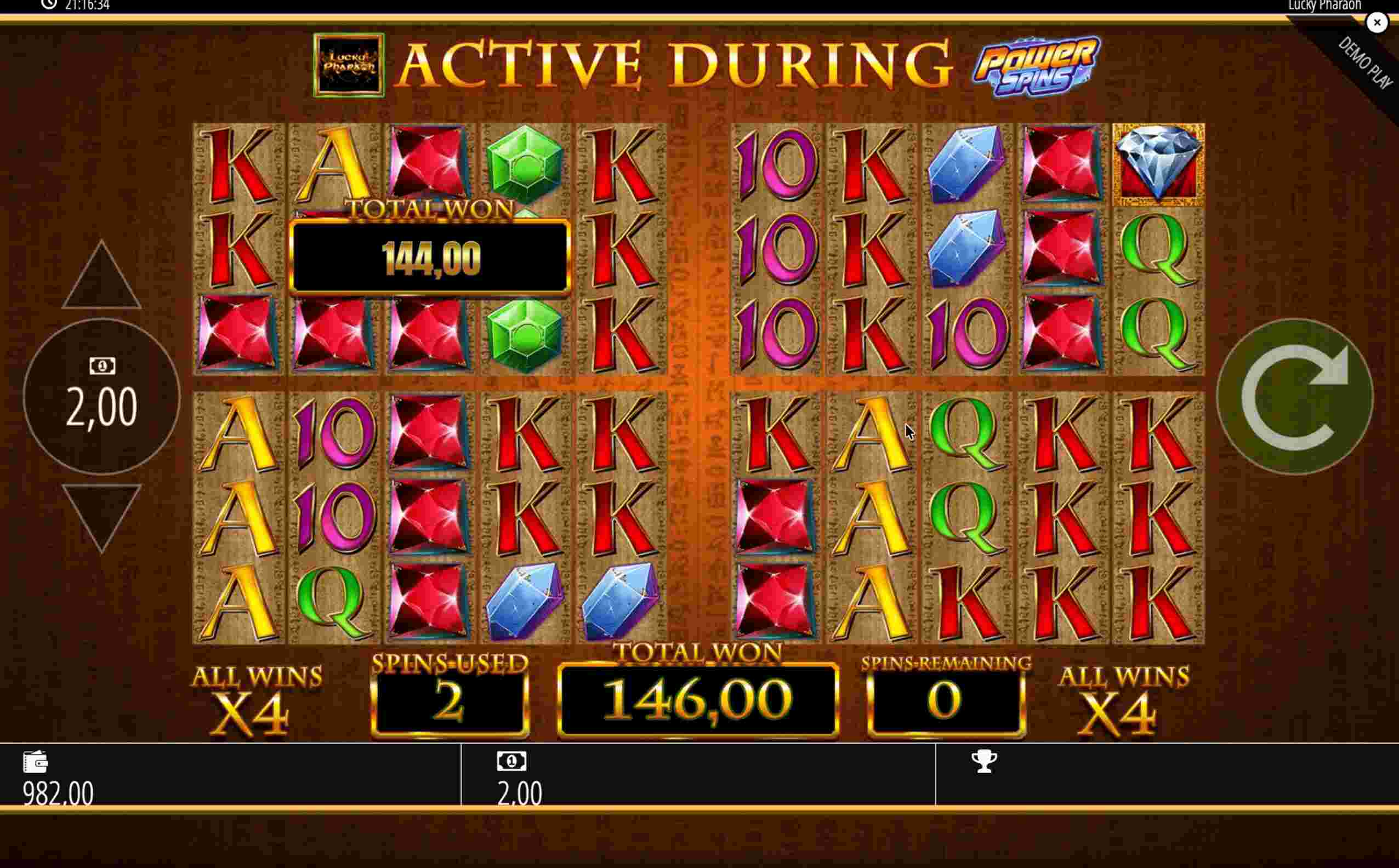The width and height of the screenshot is (1399, 868).
Task: Spin the reels with the circular arrow button
Action: point(1294,397)
